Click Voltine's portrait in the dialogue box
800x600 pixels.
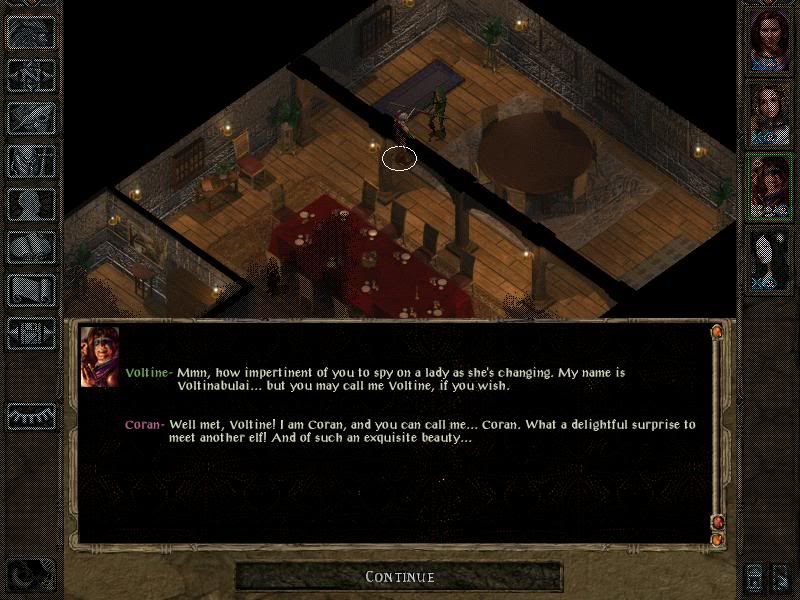coord(100,357)
